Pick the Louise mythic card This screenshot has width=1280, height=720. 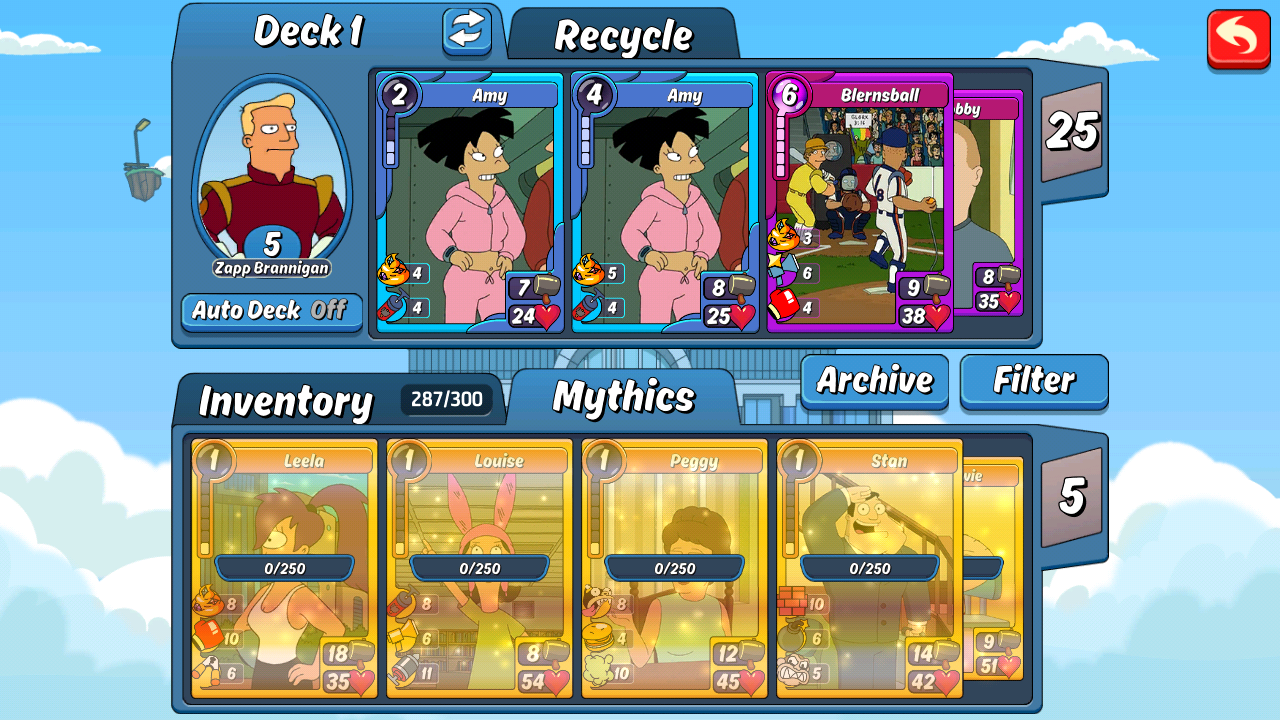click(x=480, y=568)
